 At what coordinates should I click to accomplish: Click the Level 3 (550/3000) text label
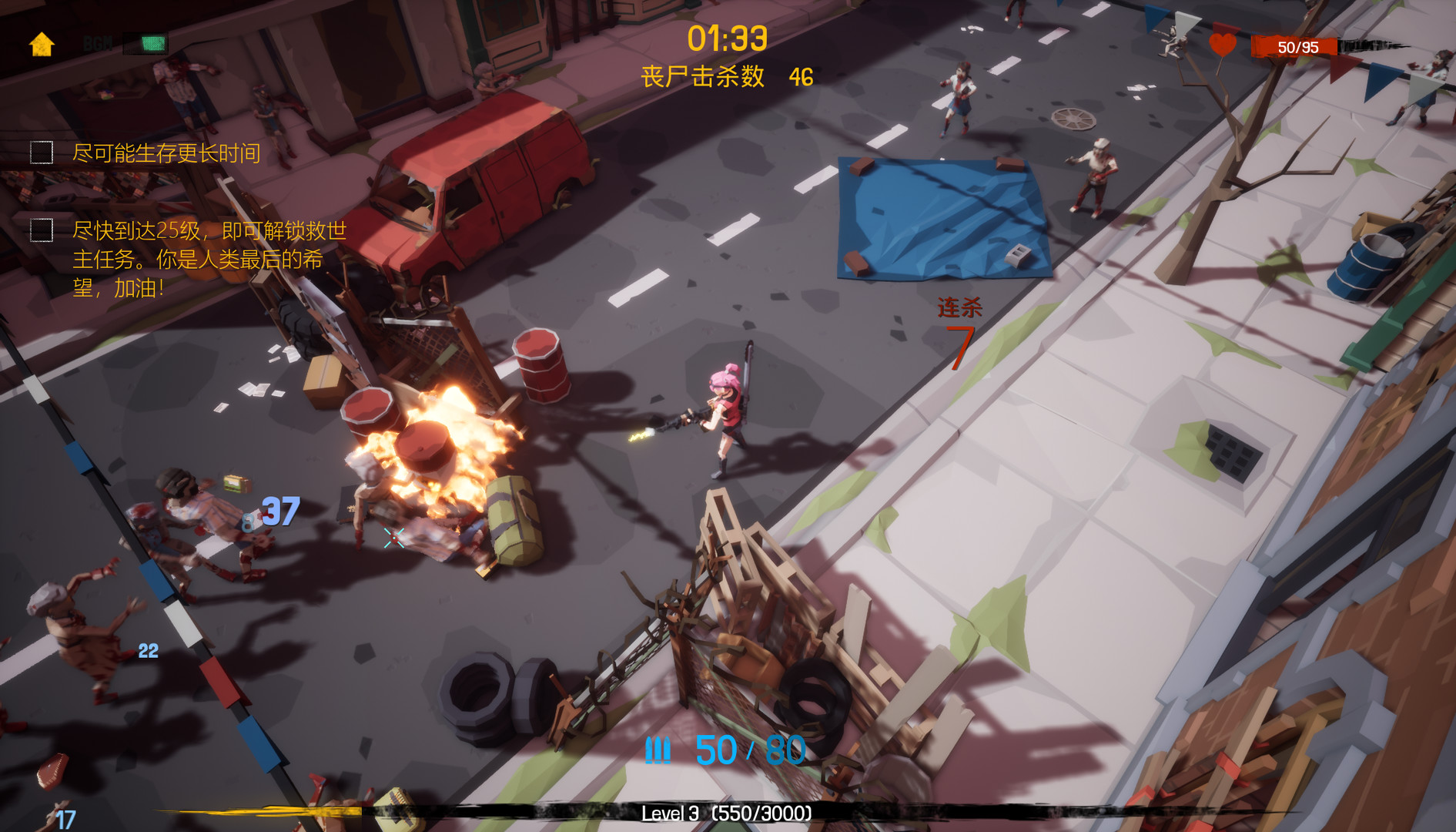tap(728, 814)
